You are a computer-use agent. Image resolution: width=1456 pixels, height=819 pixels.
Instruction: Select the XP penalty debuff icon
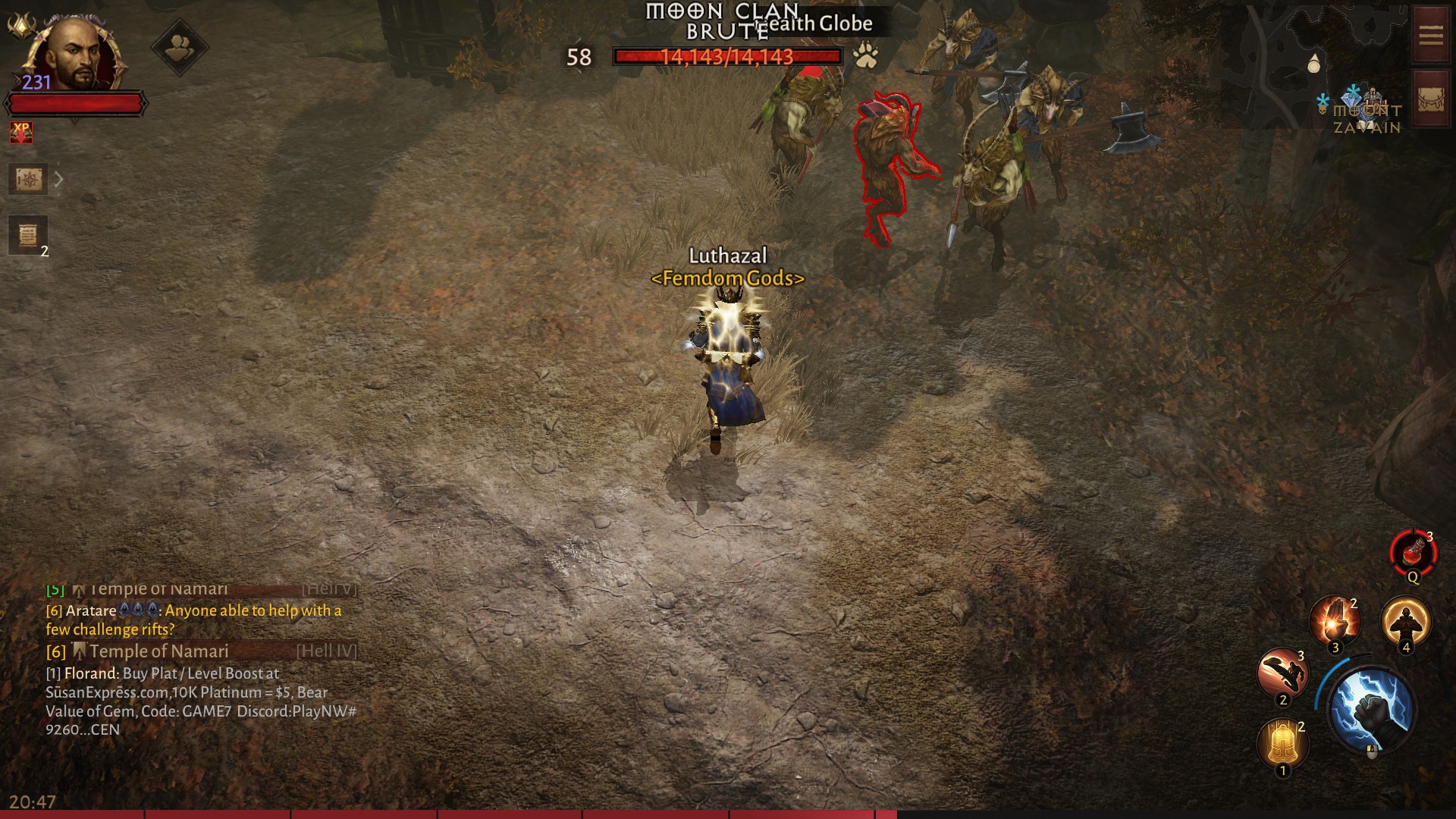21,133
